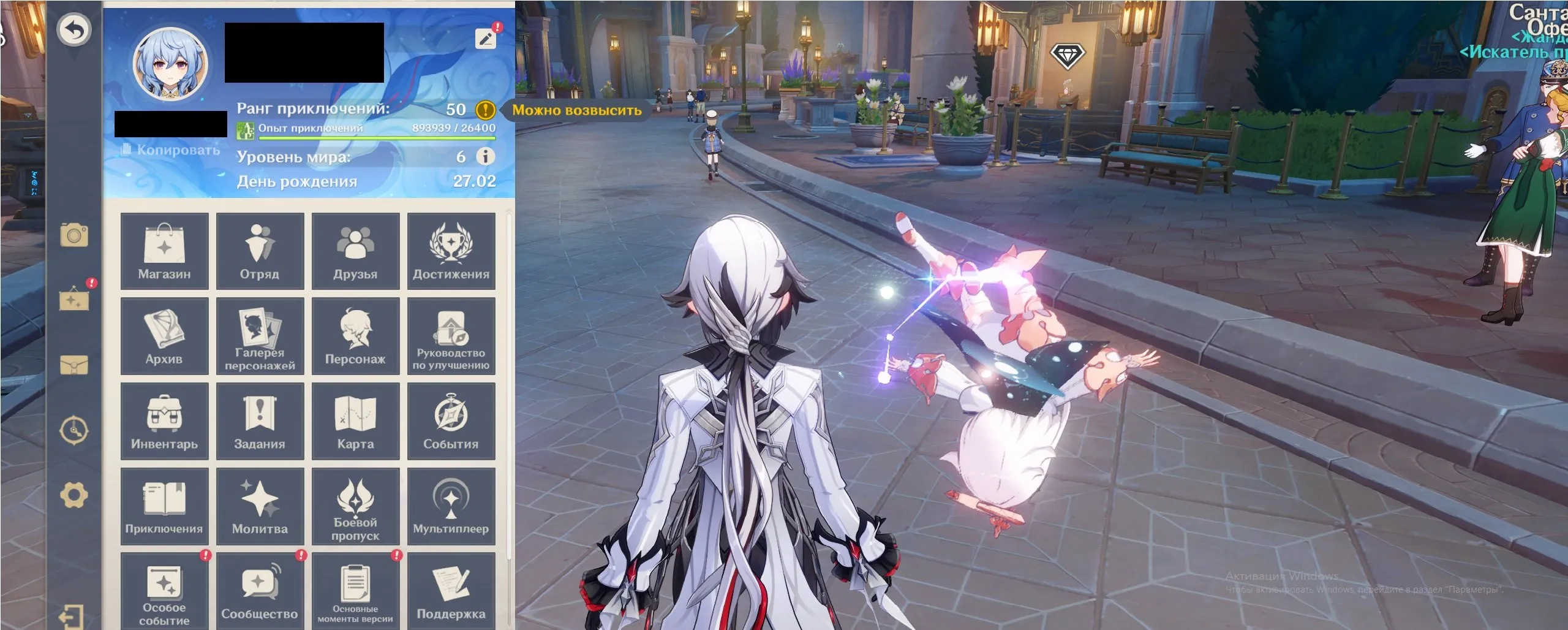View Достижения achievements

[x=451, y=251]
